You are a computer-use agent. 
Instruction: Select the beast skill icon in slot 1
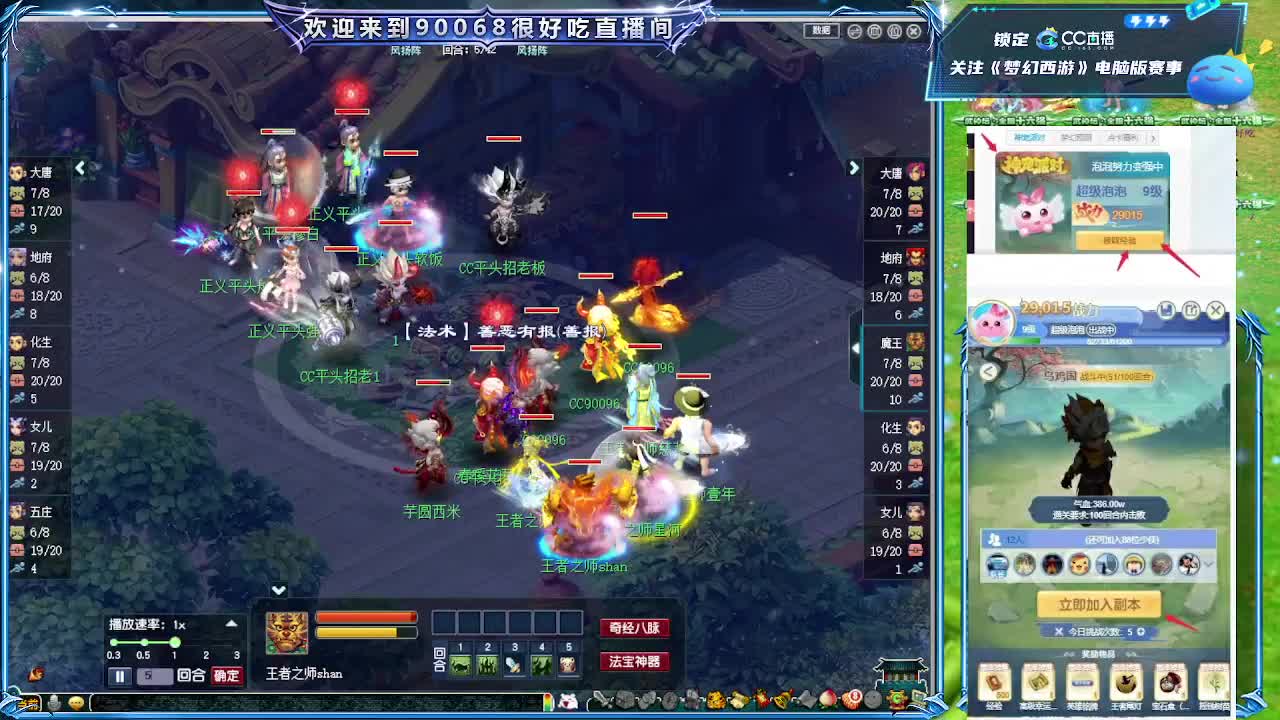click(x=459, y=664)
